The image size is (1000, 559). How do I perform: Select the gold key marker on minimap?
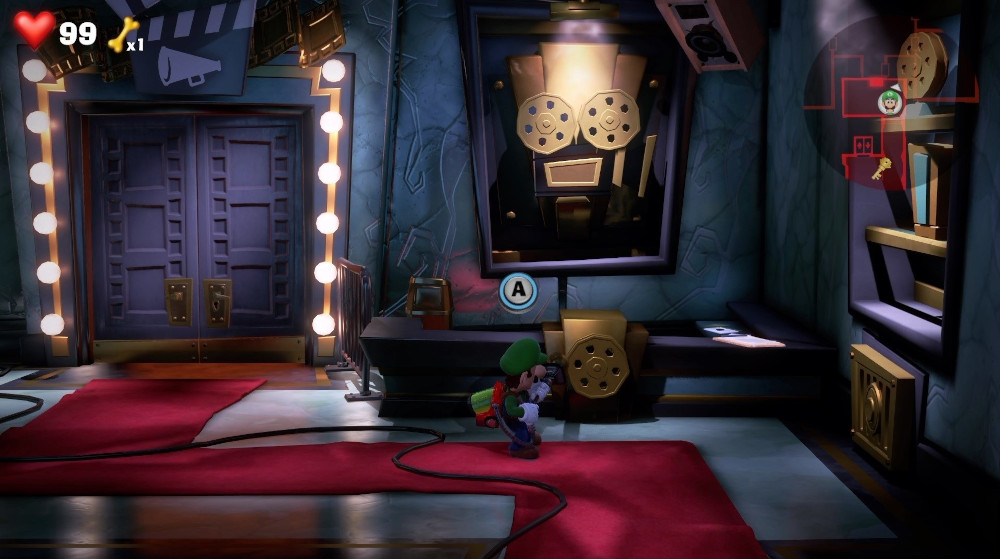click(881, 170)
